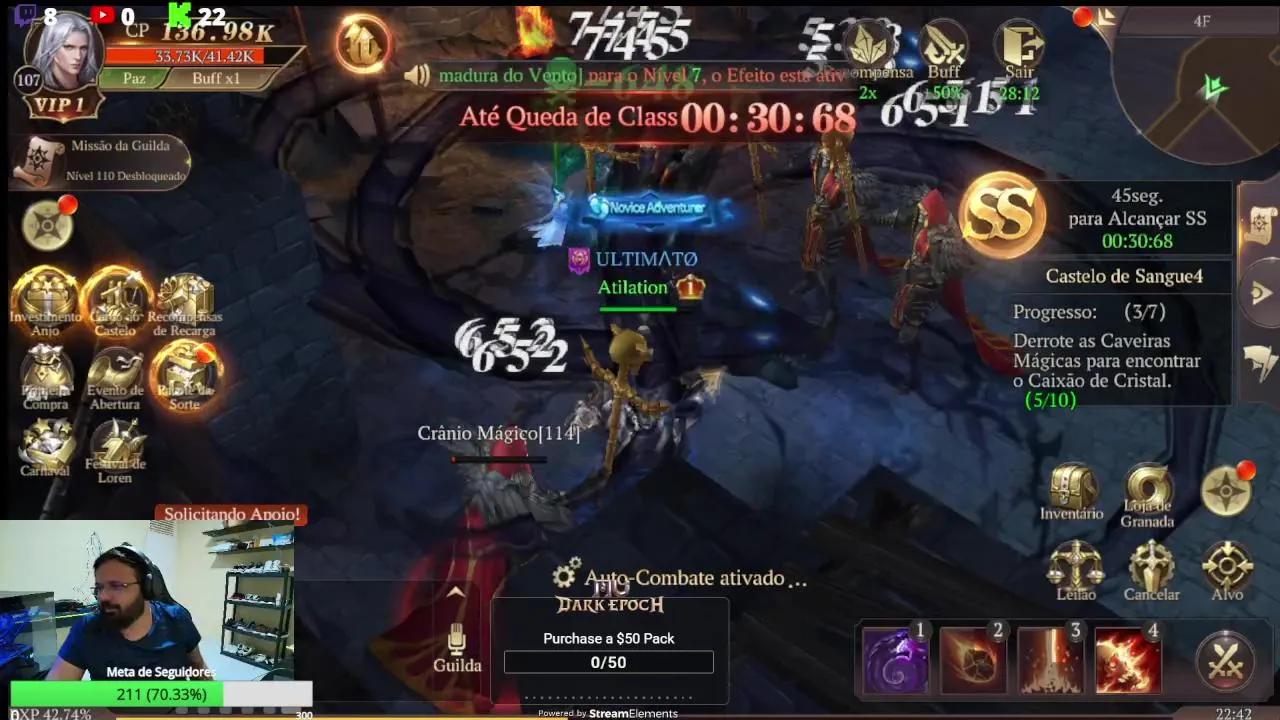Collapse the Guilda panel chevron

tap(455, 593)
